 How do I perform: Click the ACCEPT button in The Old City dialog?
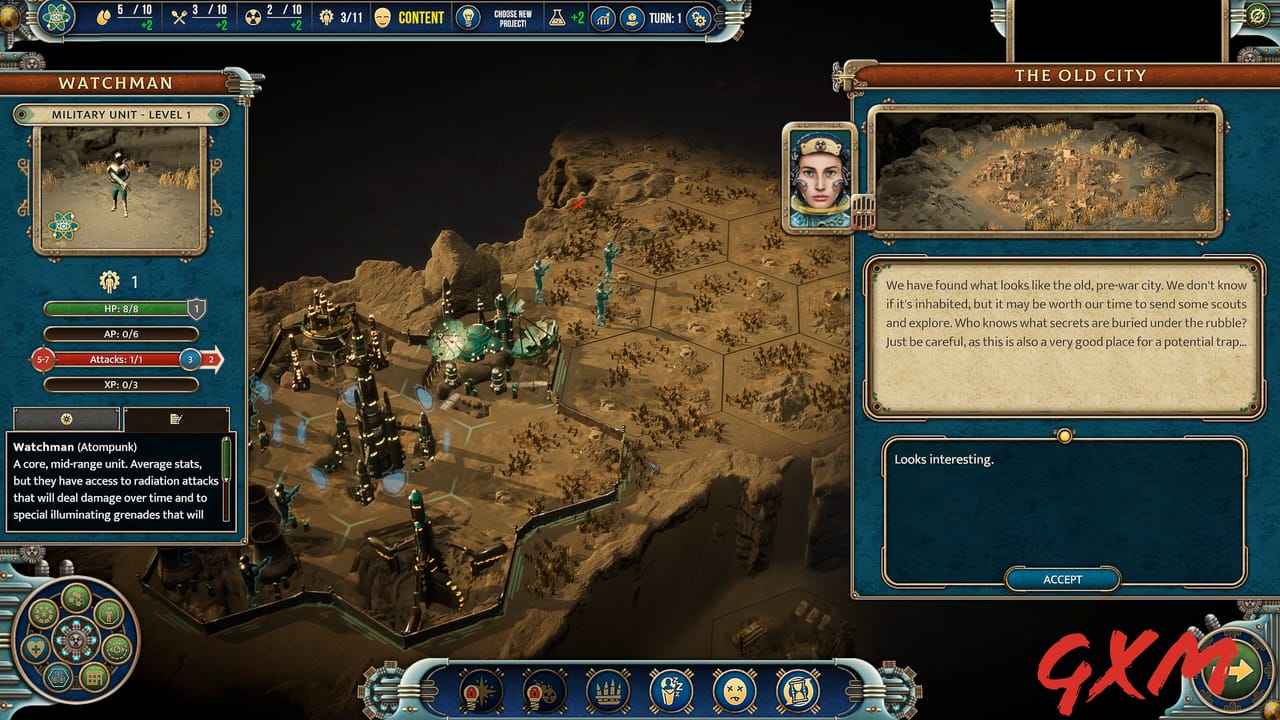tap(1062, 580)
